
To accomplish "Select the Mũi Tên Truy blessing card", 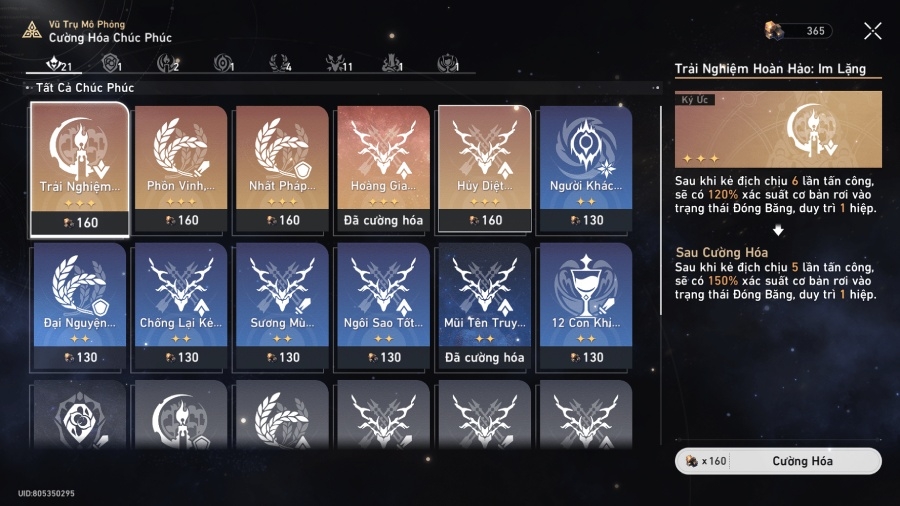I will 485,306.
